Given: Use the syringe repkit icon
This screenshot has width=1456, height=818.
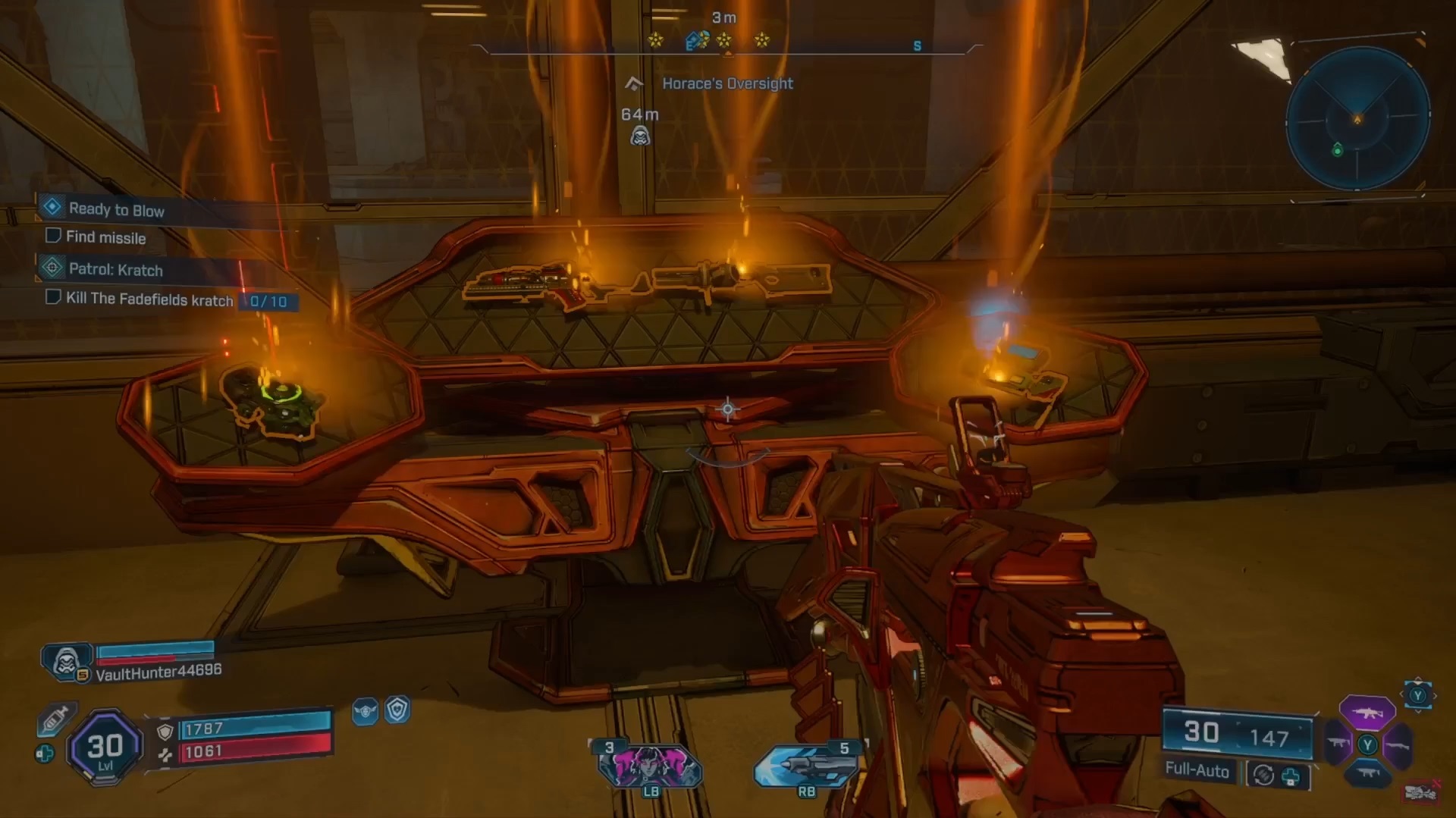Looking at the screenshot, I should point(55,719).
